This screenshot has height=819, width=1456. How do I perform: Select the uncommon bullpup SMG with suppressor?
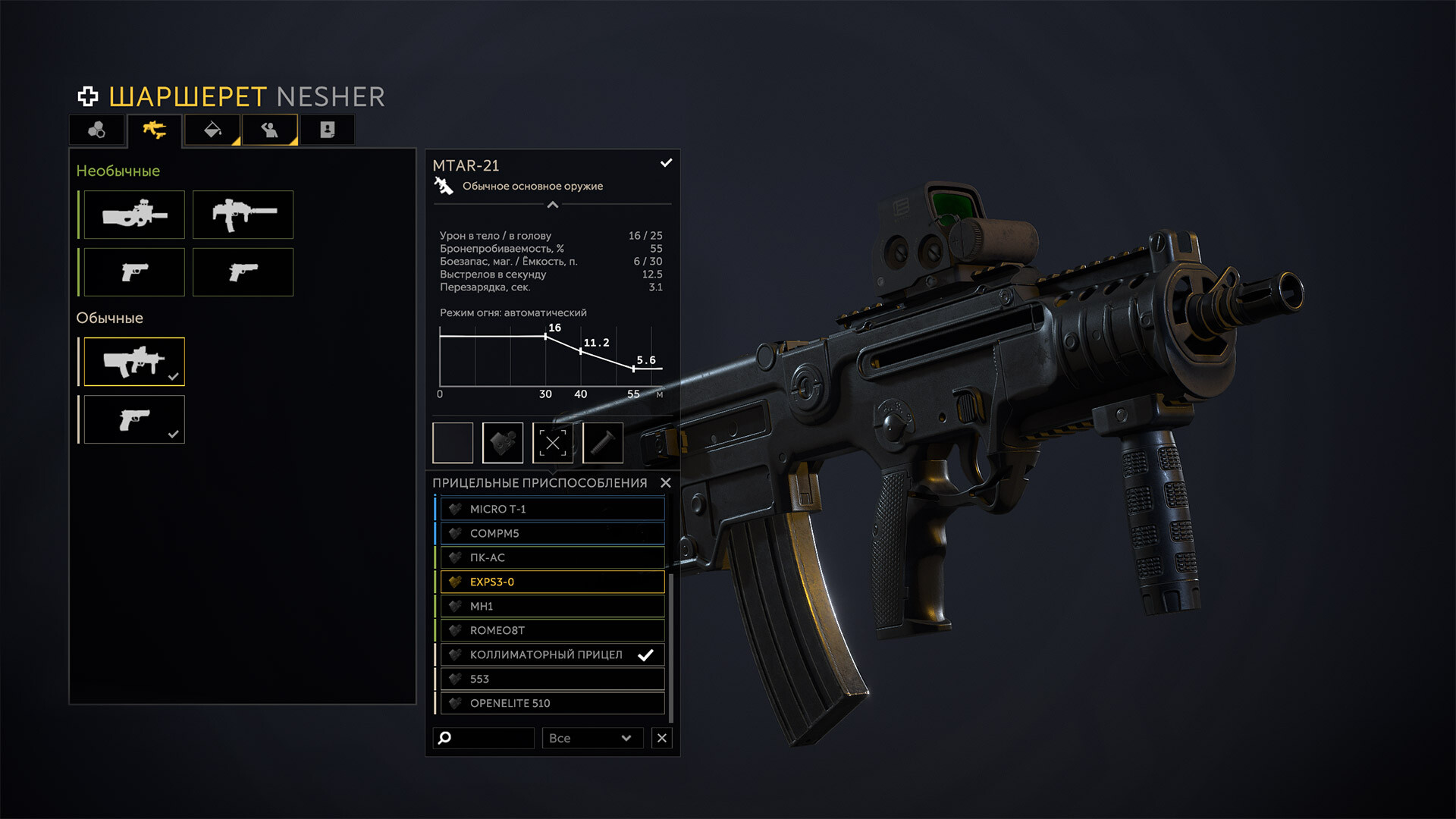pos(134,215)
